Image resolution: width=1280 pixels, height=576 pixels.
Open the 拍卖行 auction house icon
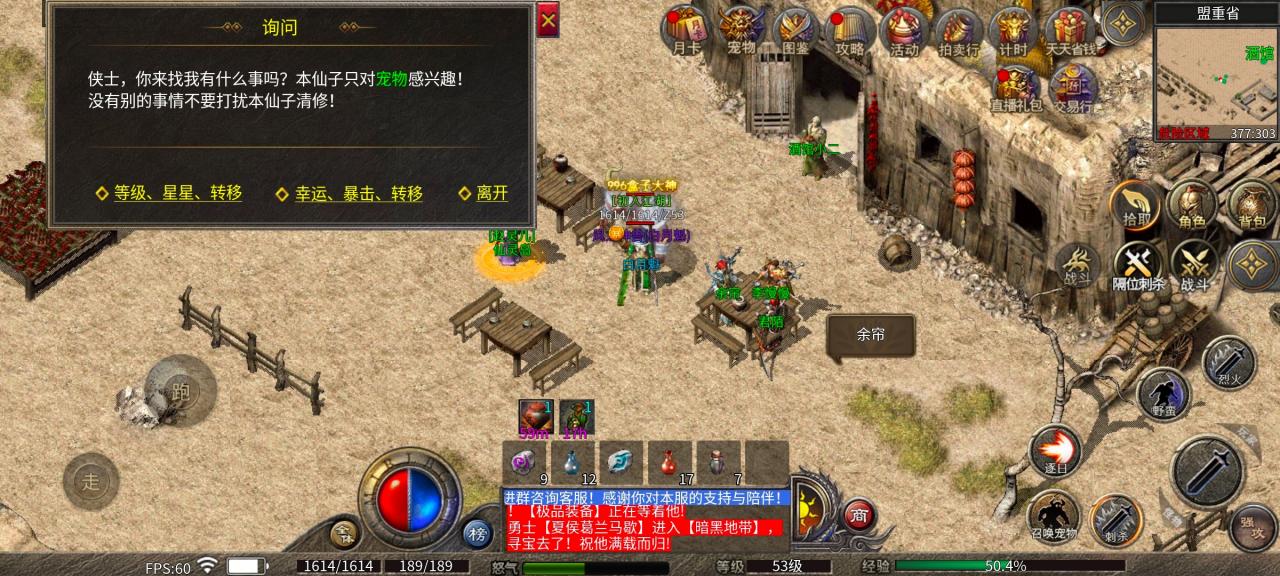pos(958,30)
